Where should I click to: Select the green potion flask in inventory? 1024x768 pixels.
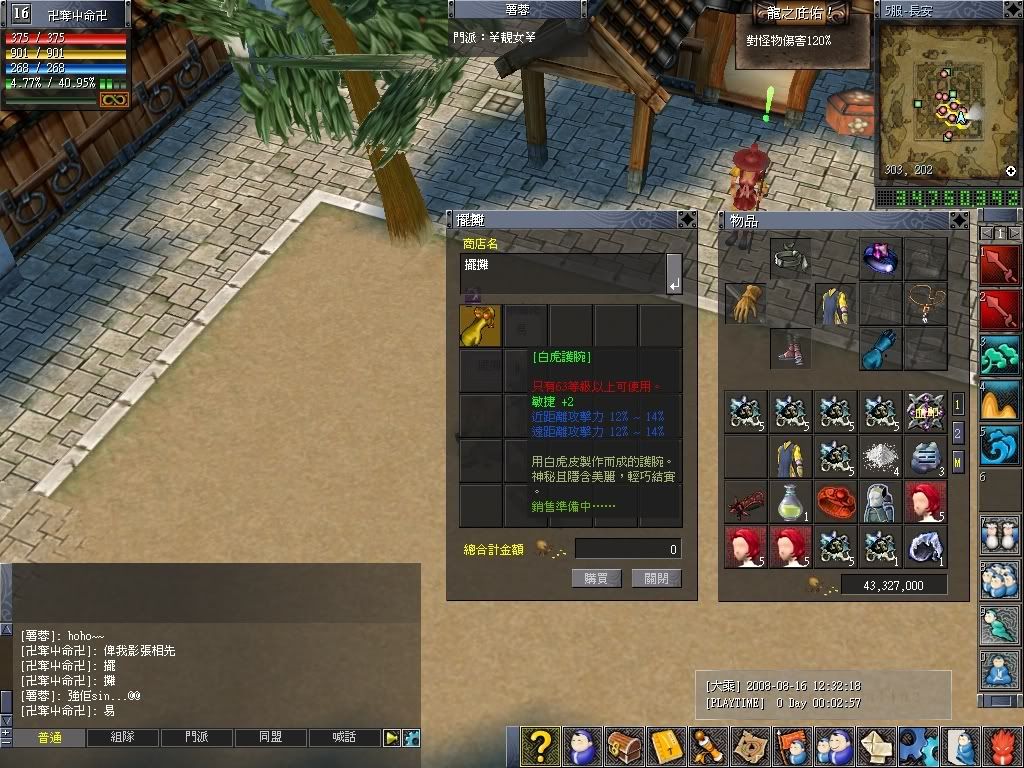pyautogui.click(x=790, y=501)
